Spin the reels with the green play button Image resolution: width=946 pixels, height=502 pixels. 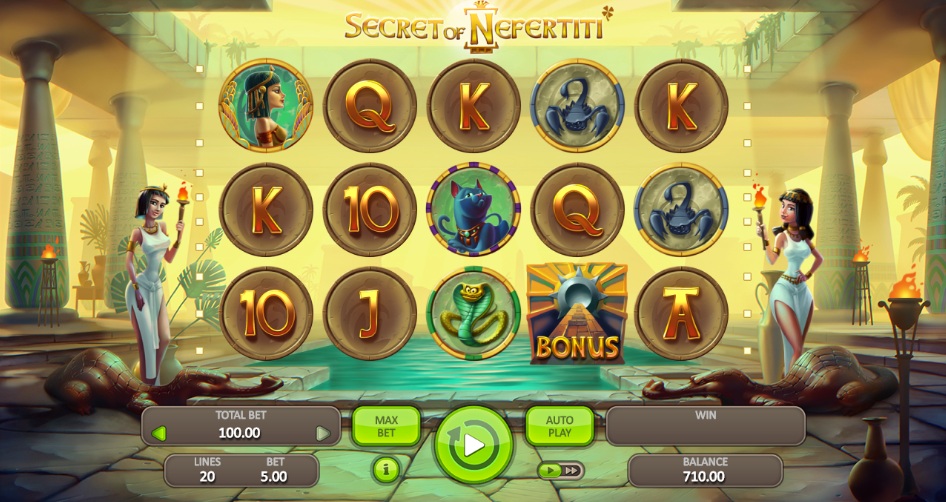473,443
